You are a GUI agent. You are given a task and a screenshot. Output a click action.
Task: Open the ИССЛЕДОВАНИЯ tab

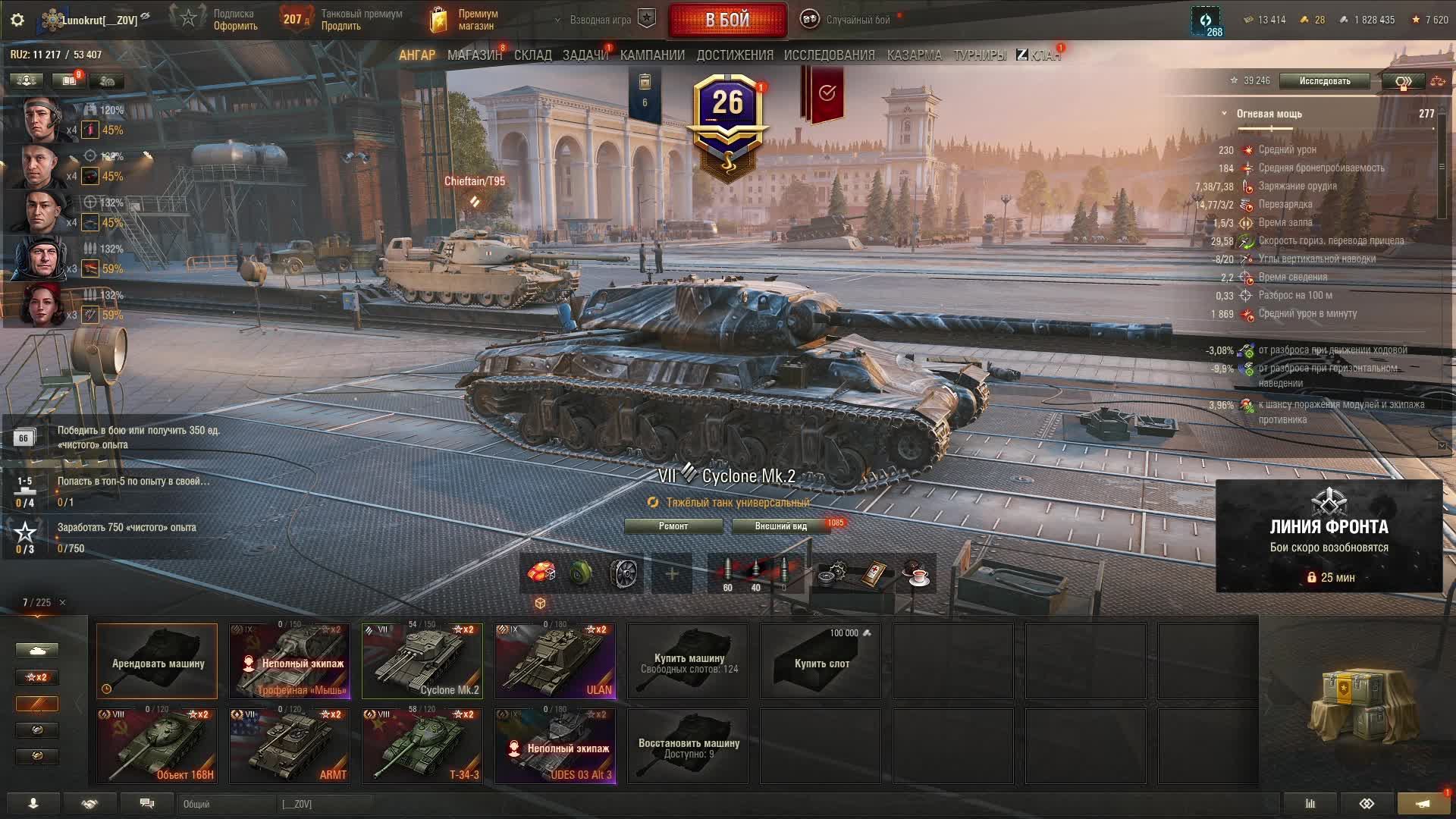pyautogui.click(x=829, y=55)
